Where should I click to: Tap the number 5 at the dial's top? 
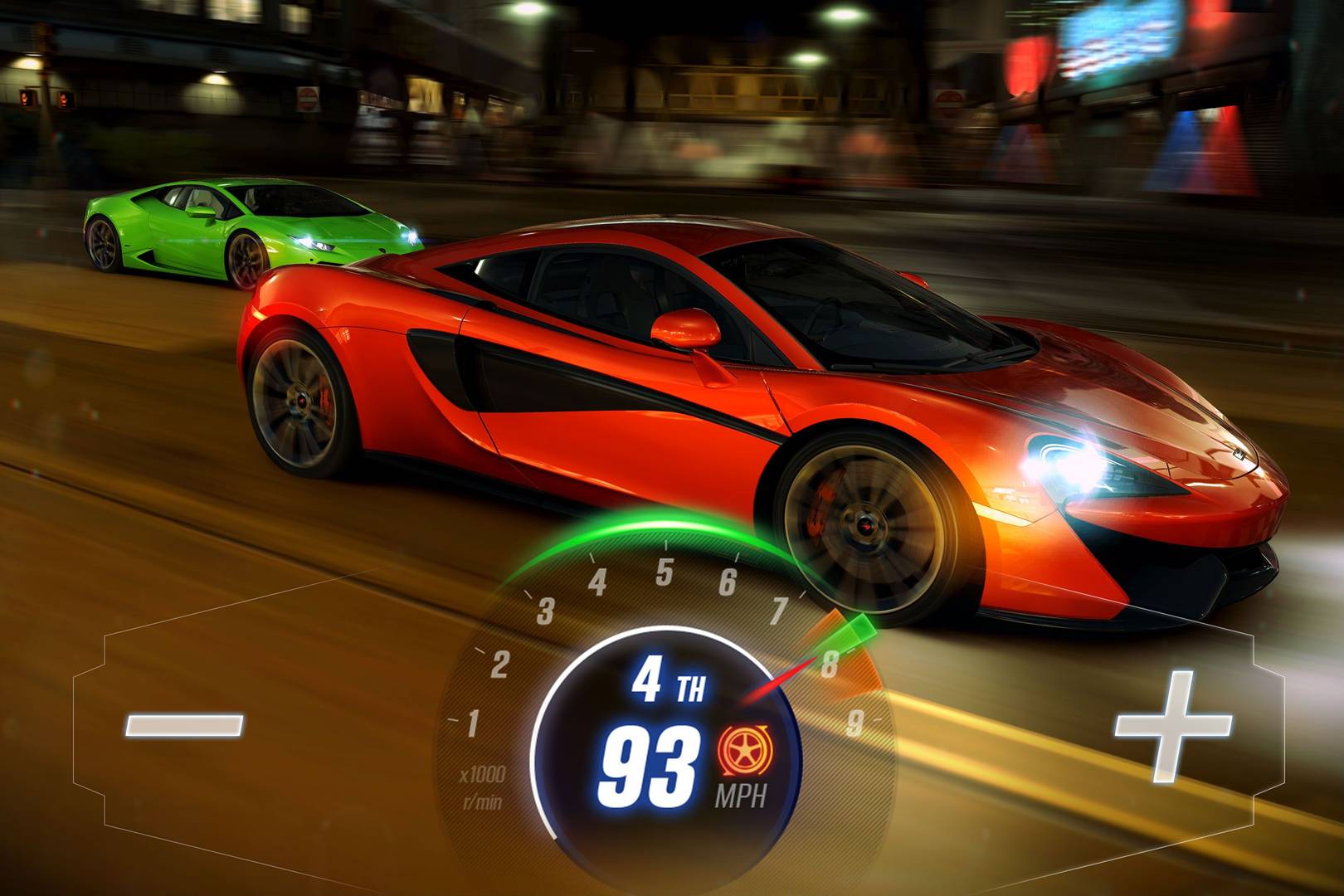665,571
